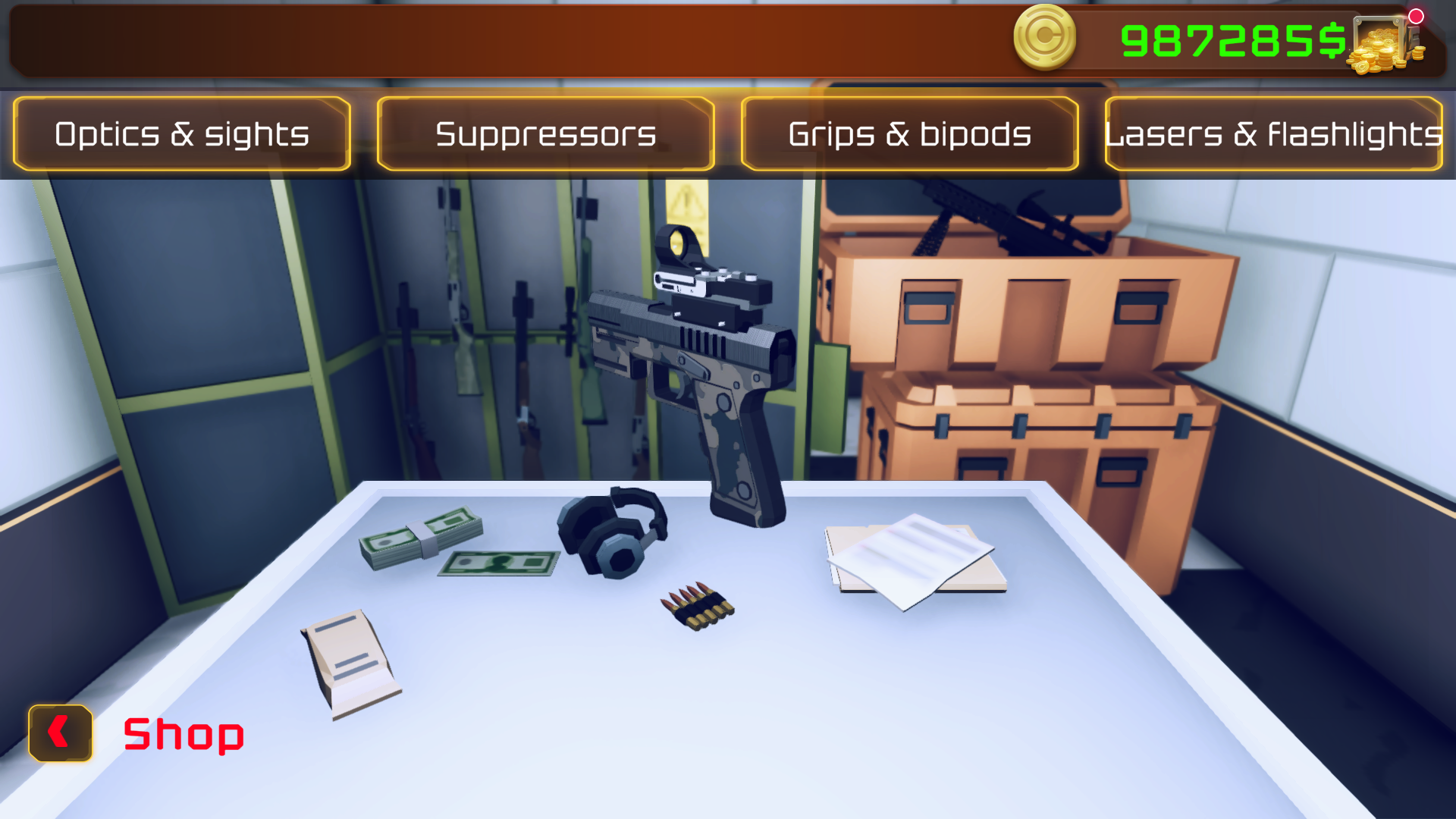Click the stack of cash on the table
The height and width of the screenshot is (819, 1456).
coord(417,538)
